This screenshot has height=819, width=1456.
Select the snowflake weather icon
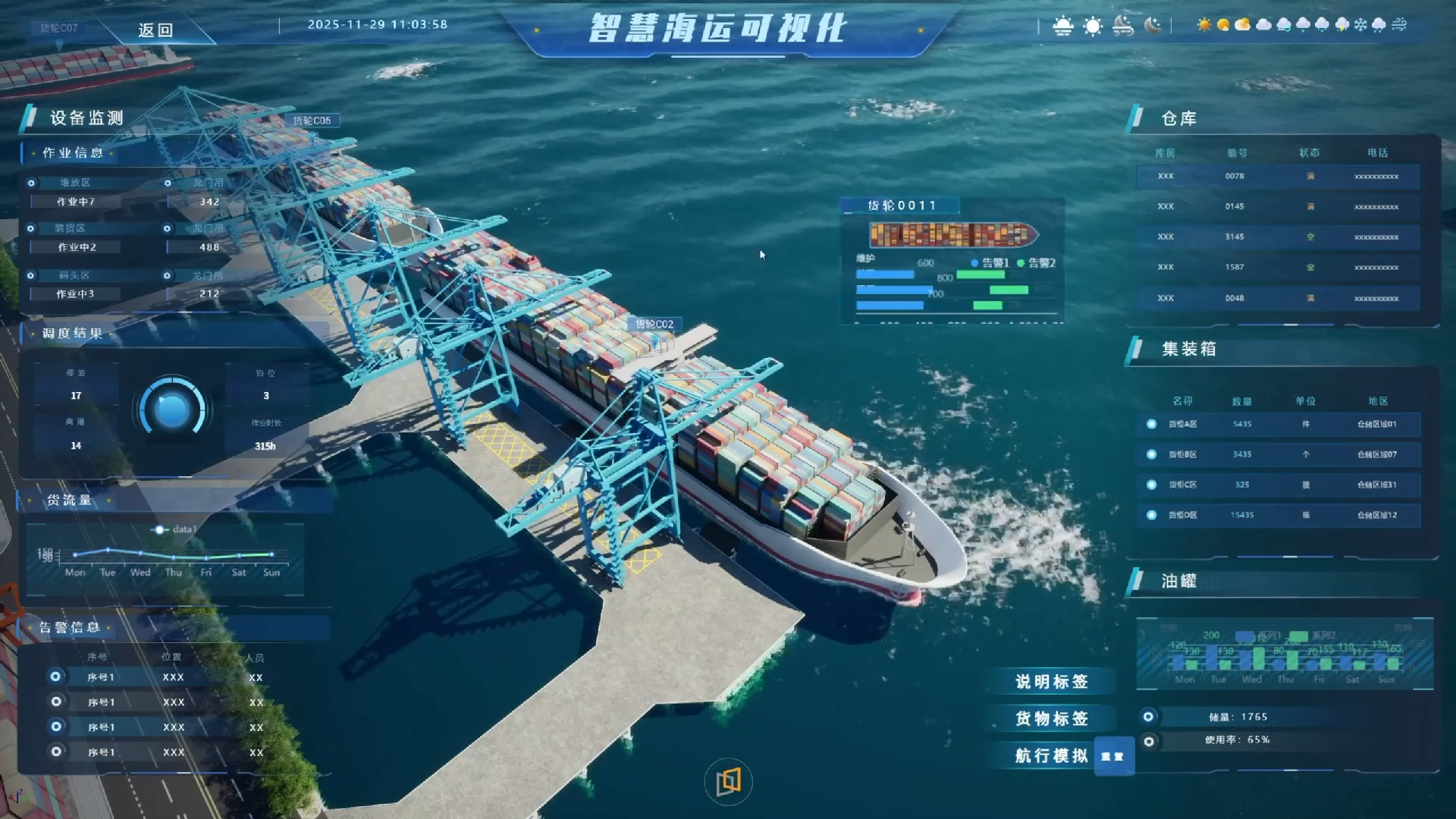point(1360,25)
